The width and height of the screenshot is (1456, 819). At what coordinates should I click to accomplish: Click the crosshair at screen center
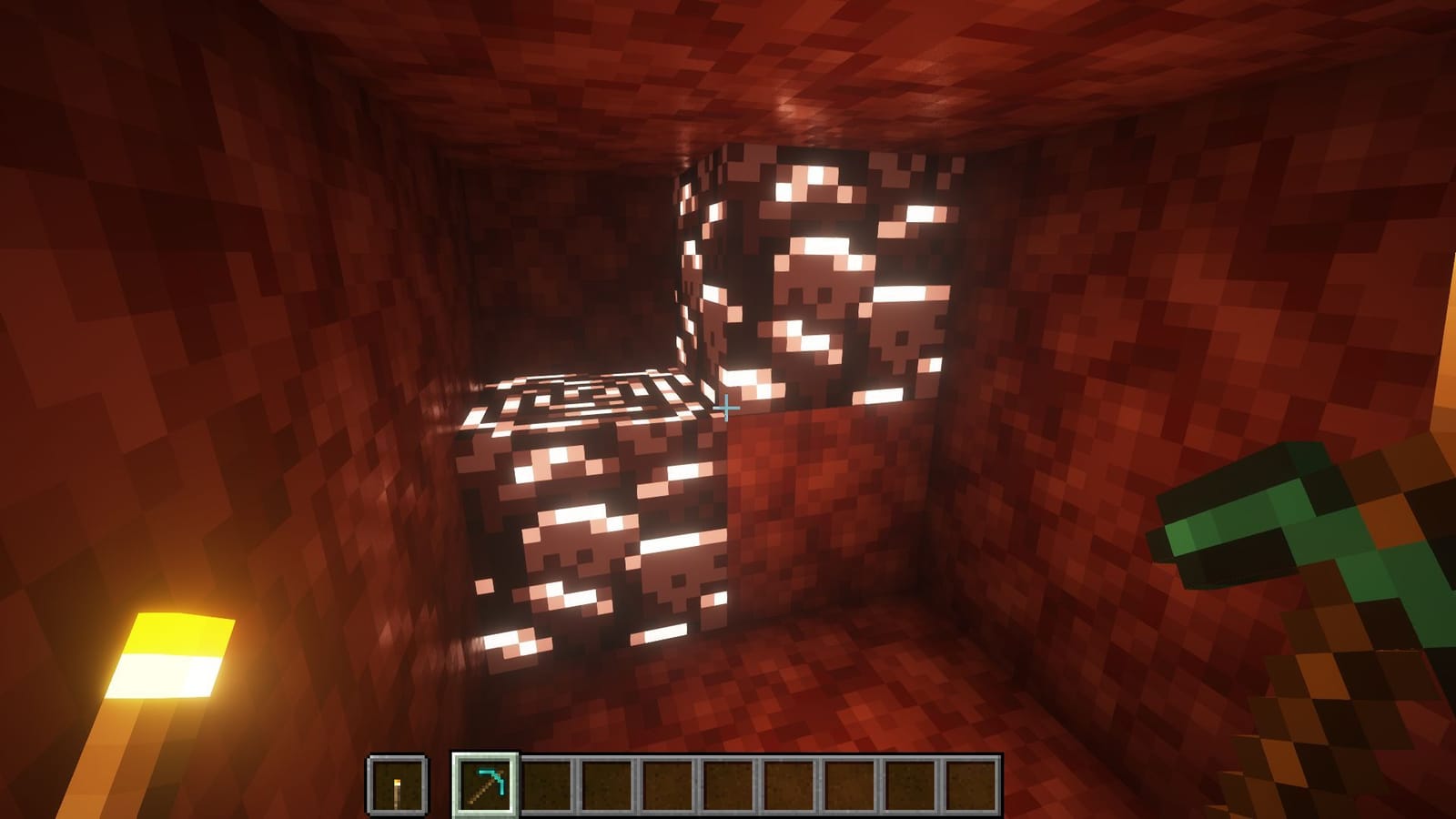728,409
